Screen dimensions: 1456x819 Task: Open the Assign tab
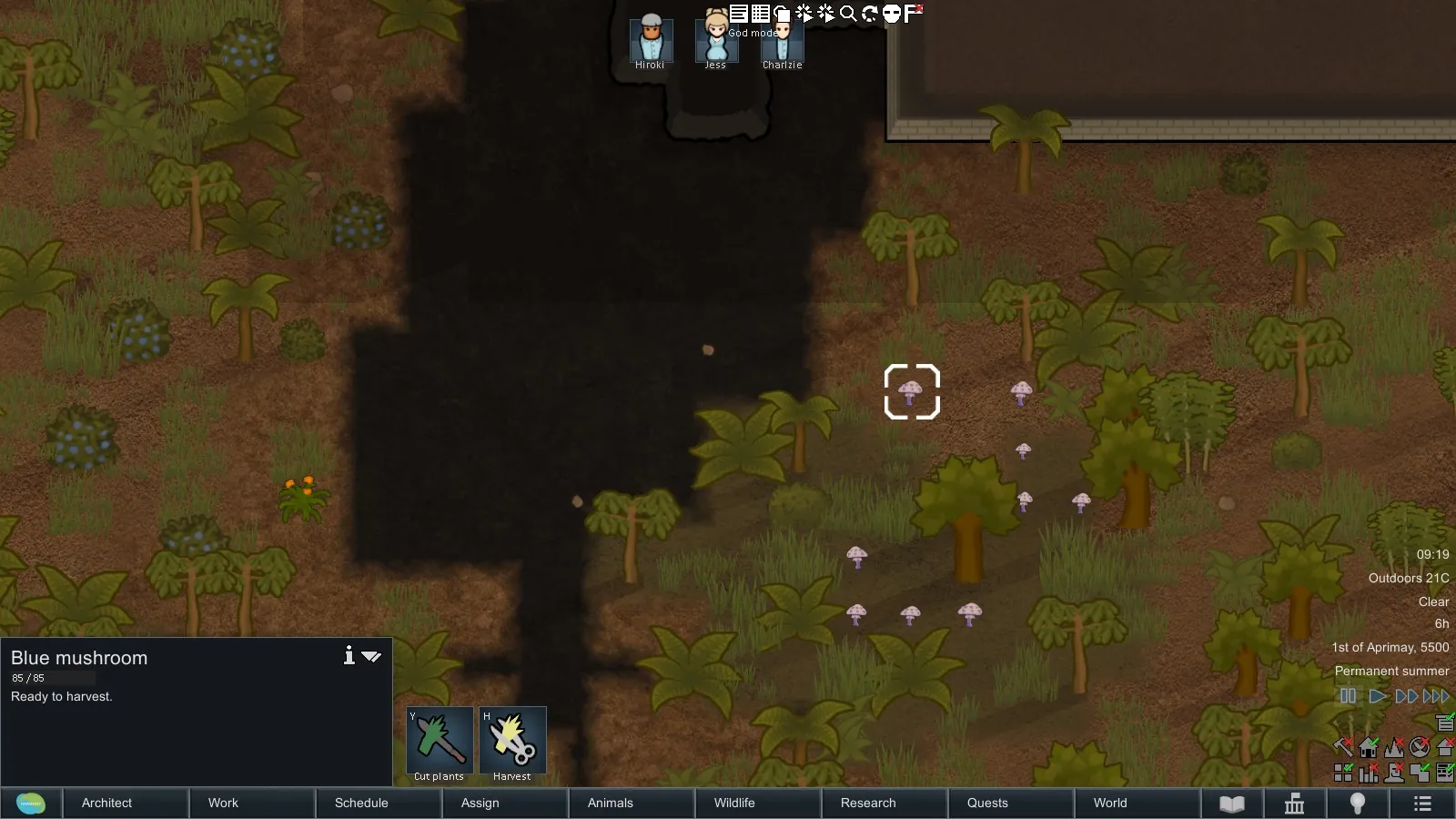click(x=480, y=803)
